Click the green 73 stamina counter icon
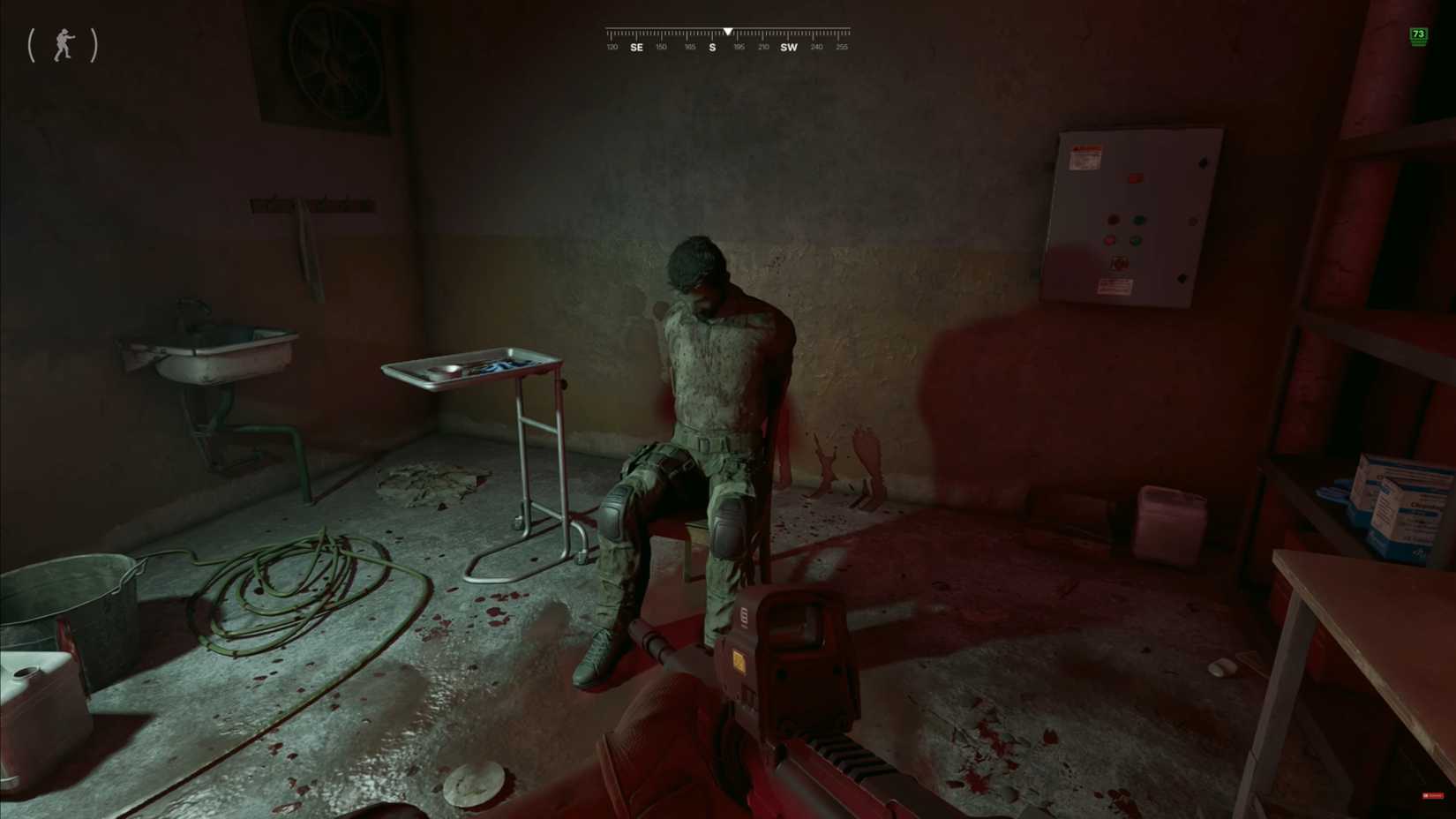The image size is (1456, 819). [1420, 35]
